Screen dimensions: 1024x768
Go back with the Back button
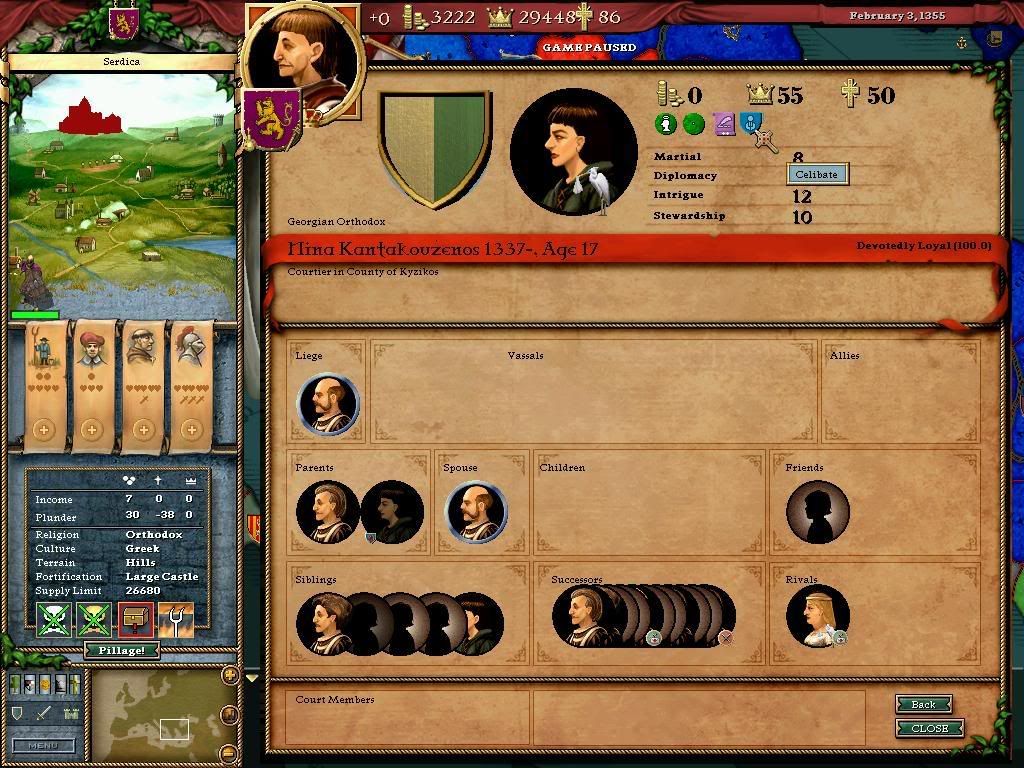click(922, 704)
